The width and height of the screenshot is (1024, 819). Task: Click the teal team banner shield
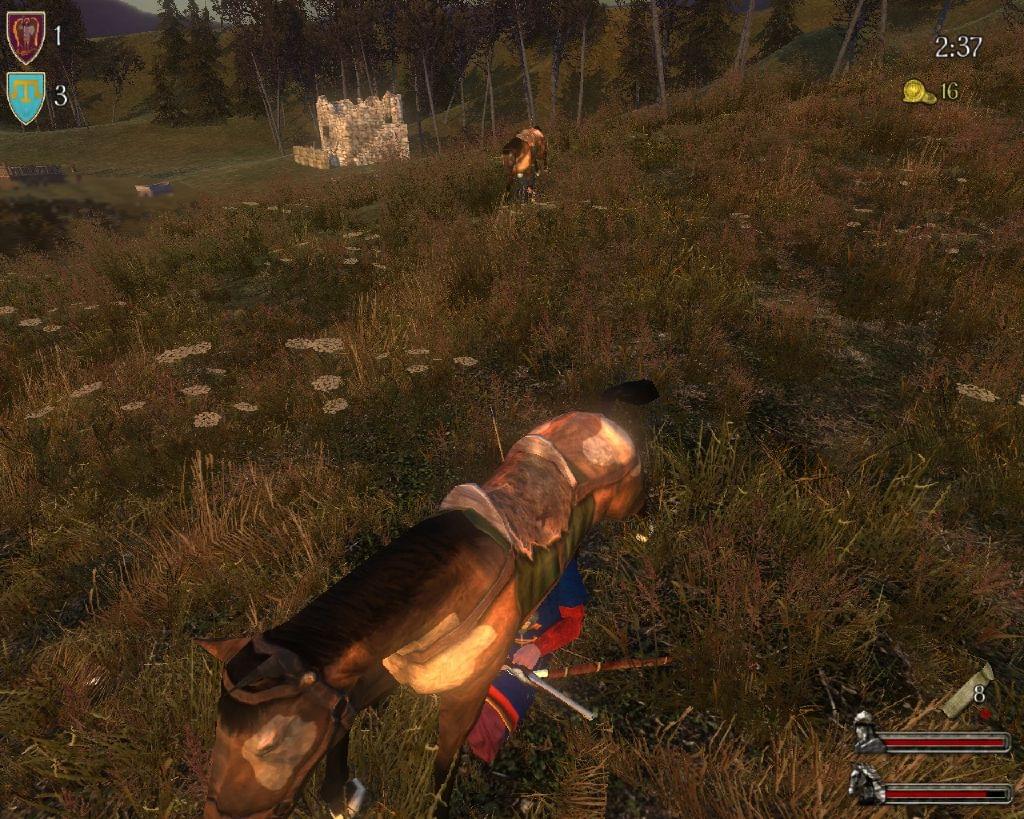pos(25,97)
